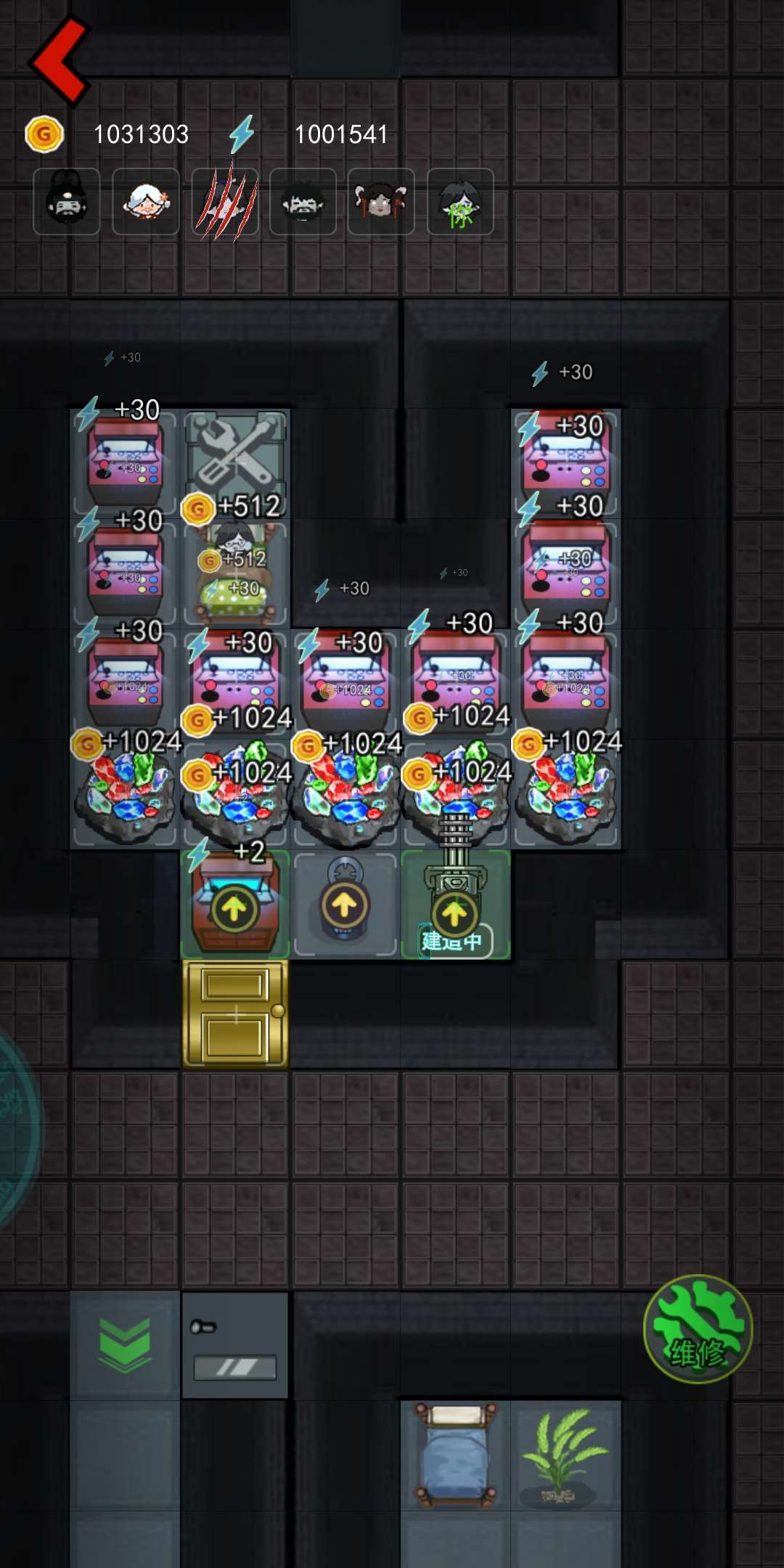
Task: Choose the claw-scratched player avatar
Action: [x=224, y=202]
